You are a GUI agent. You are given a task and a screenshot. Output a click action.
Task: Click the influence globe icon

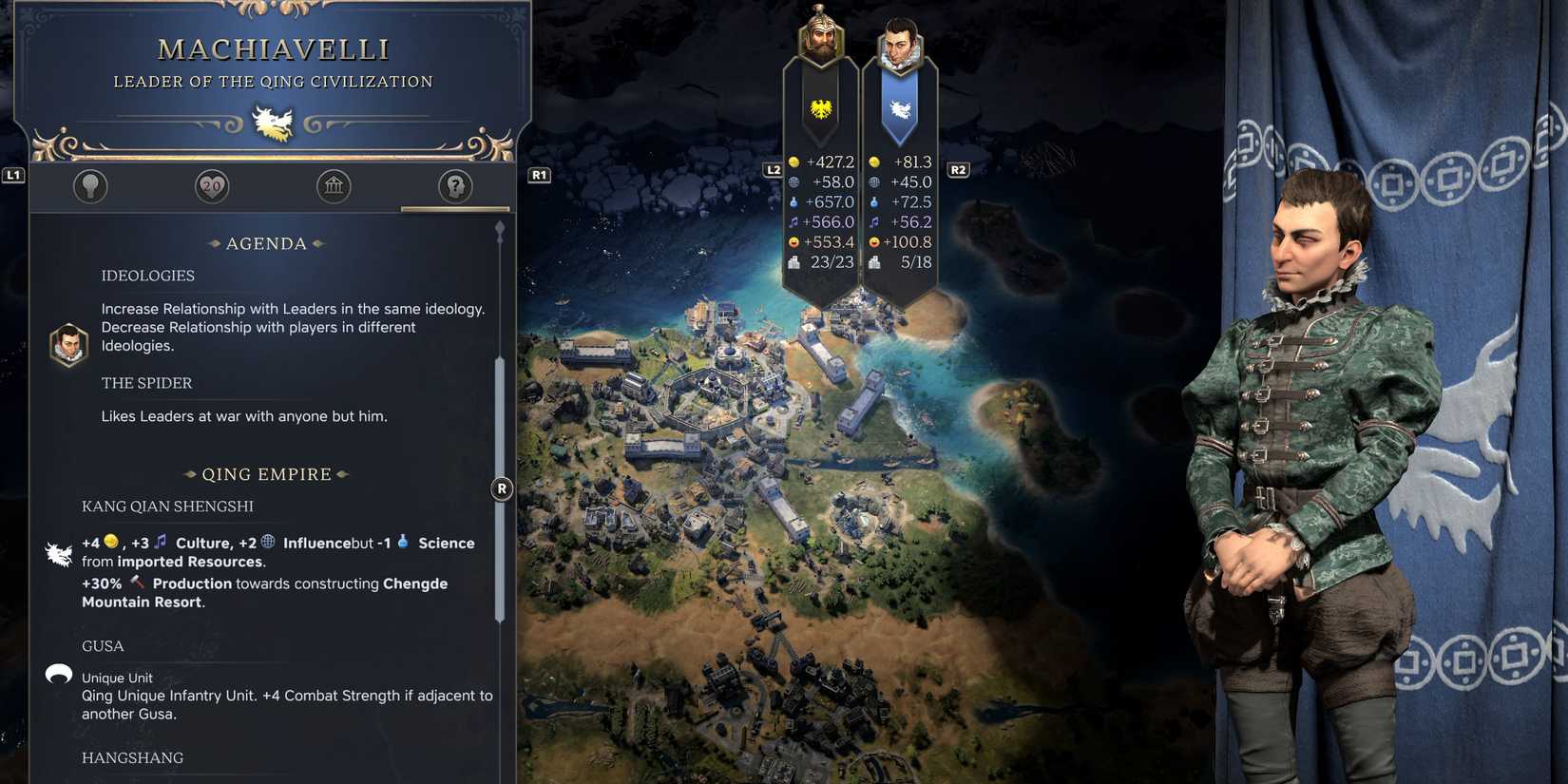pos(796,182)
